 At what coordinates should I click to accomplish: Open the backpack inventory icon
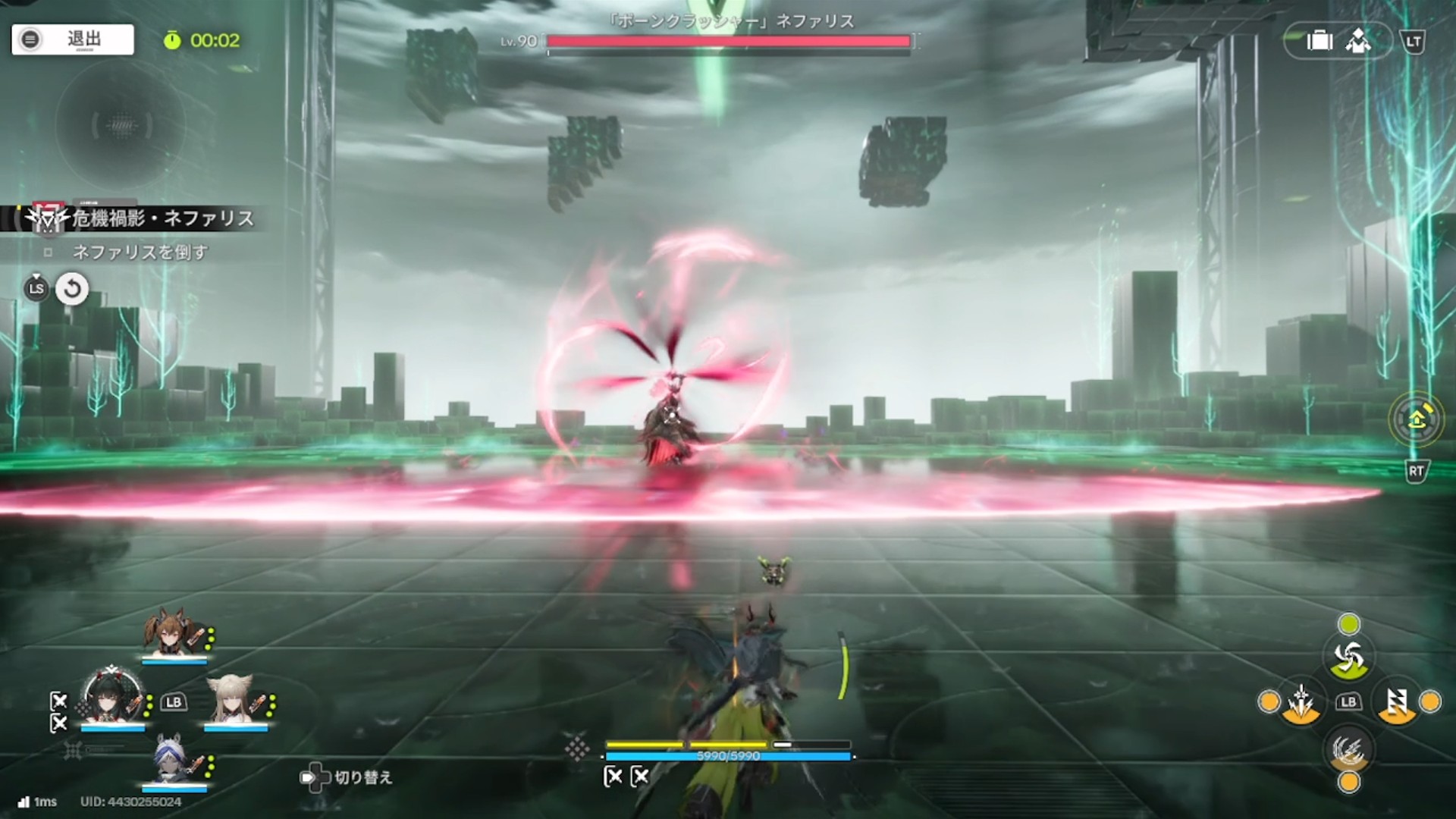1319,41
